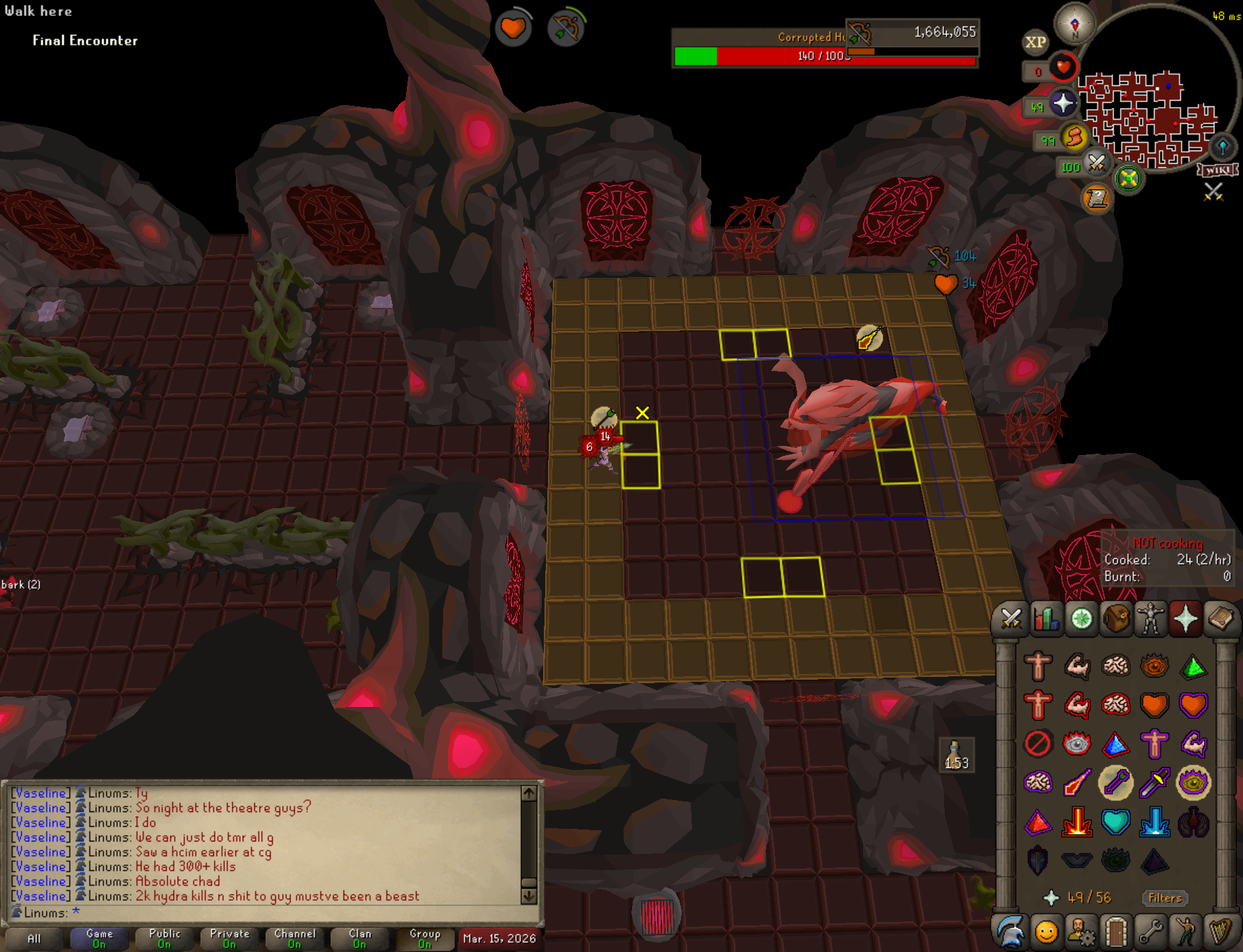Open Settings with the wrench tab
This screenshot has height=952, width=1243.
pyautogui.click(x=1151, y=932)
